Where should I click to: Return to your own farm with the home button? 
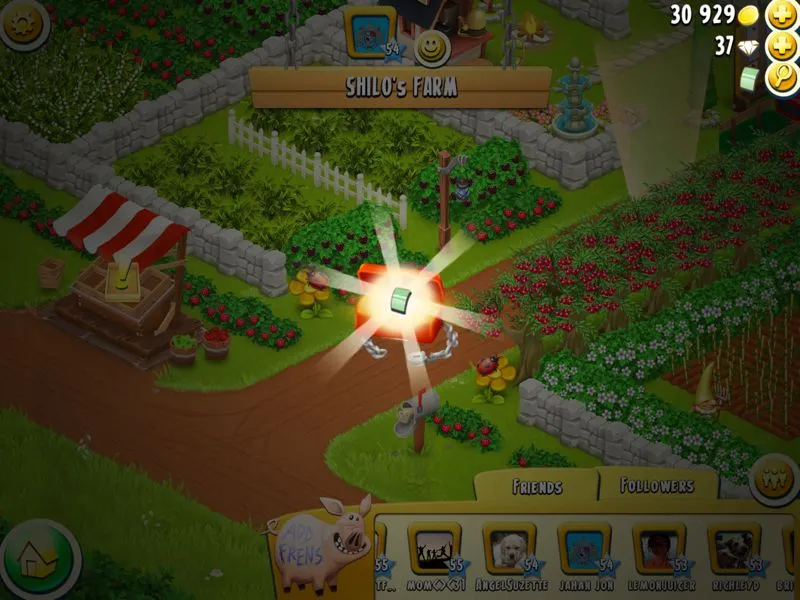coord(40,559)
